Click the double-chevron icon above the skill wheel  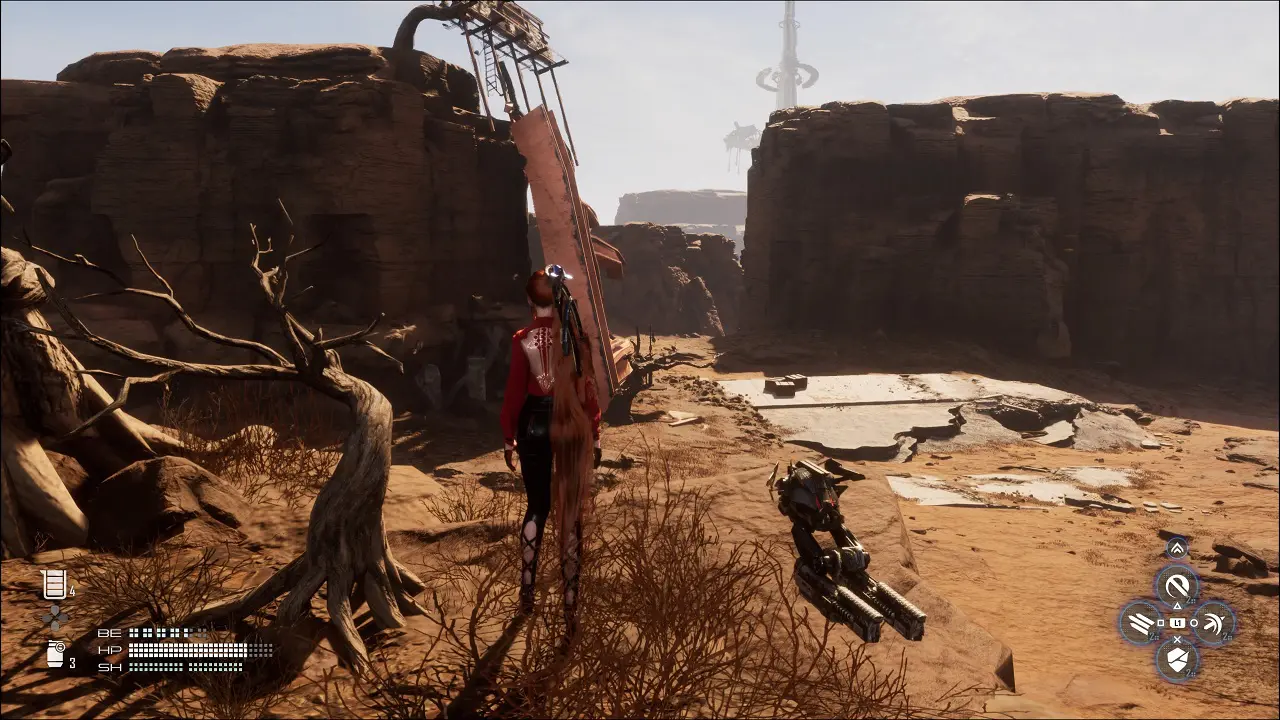tap(1177, 548)
